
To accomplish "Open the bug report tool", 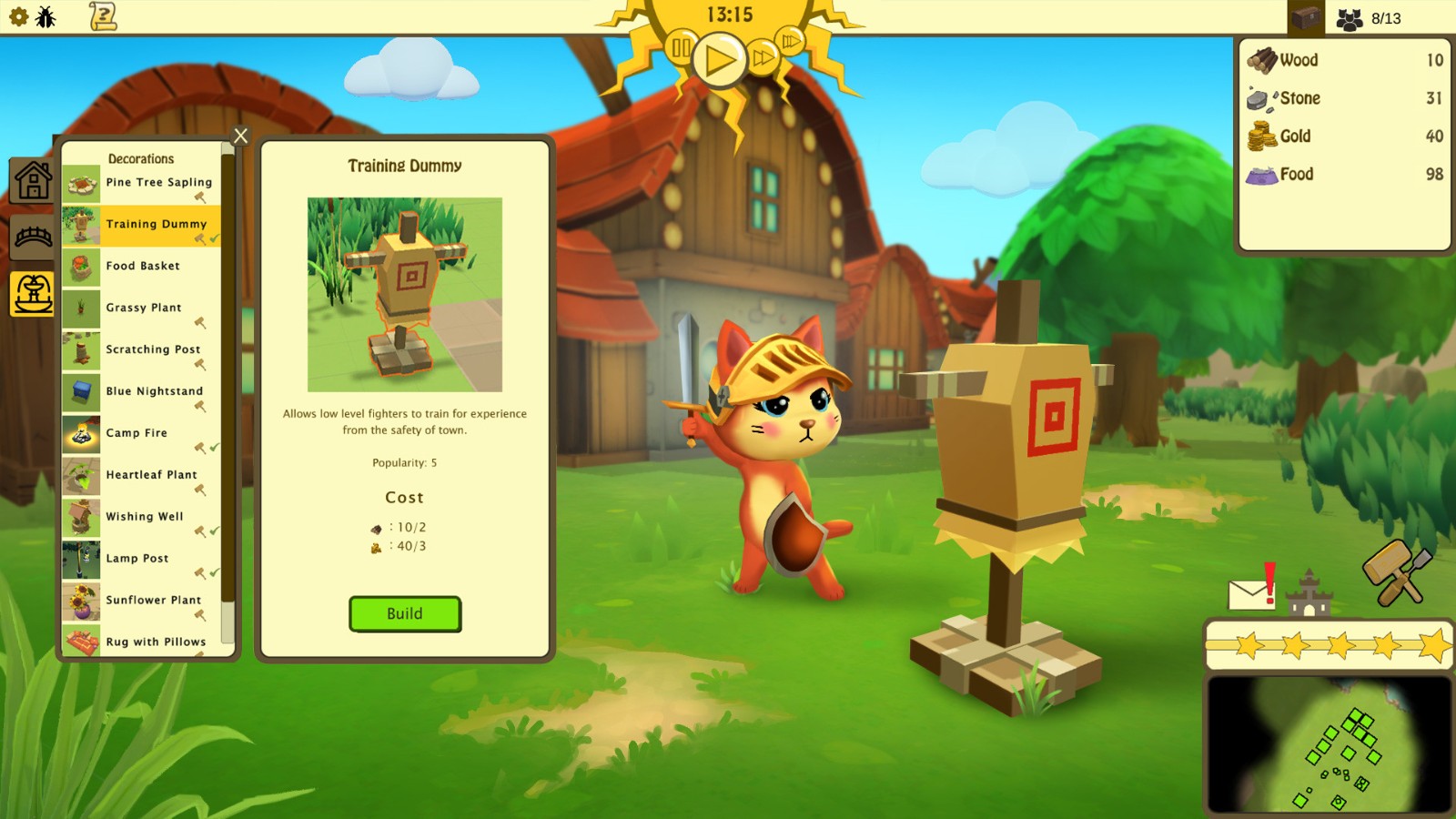I will [x=44, y=15].
